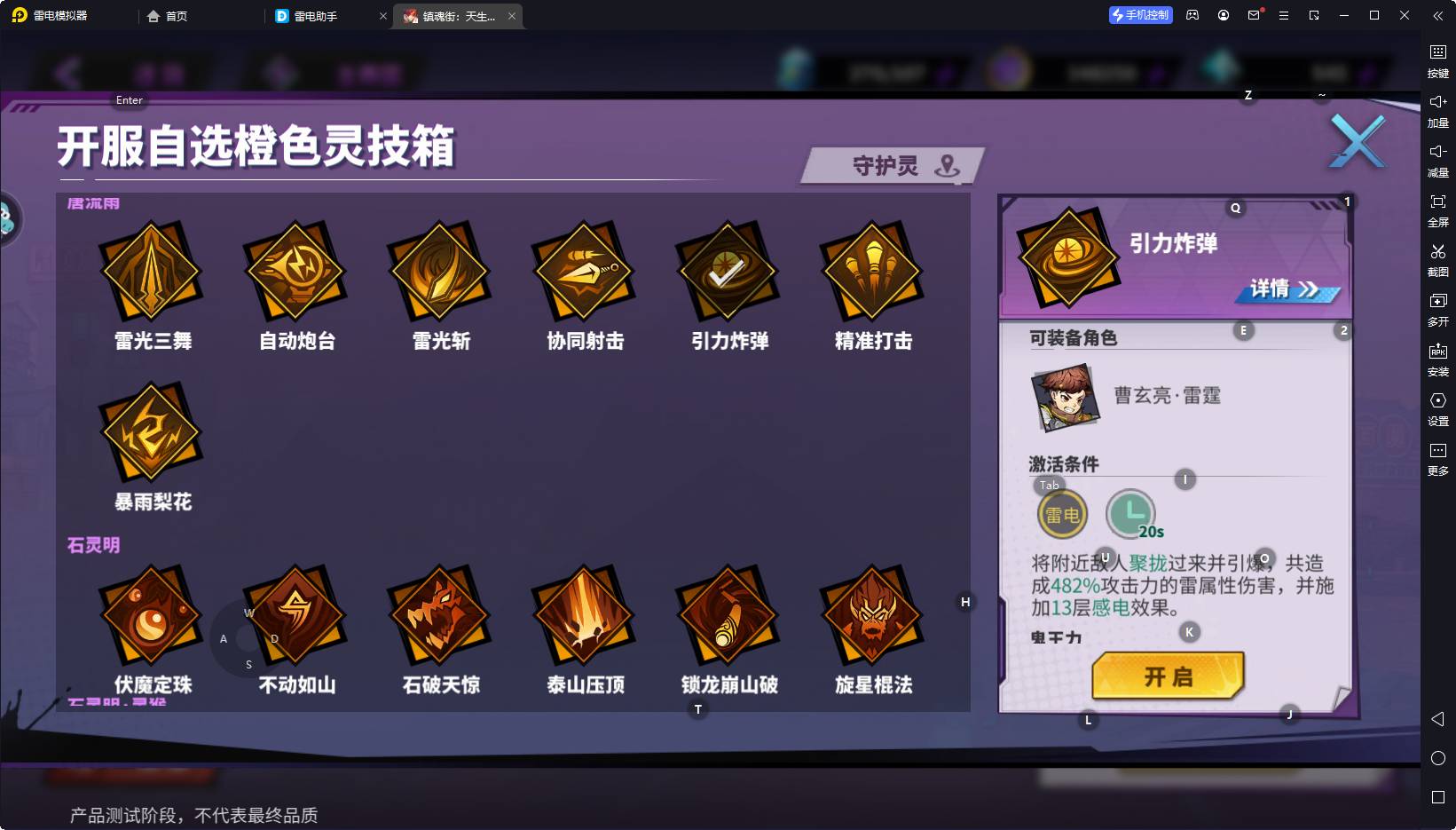Select the 不动如山 skill
The image size is (1456, 830).
pos(295,615)
